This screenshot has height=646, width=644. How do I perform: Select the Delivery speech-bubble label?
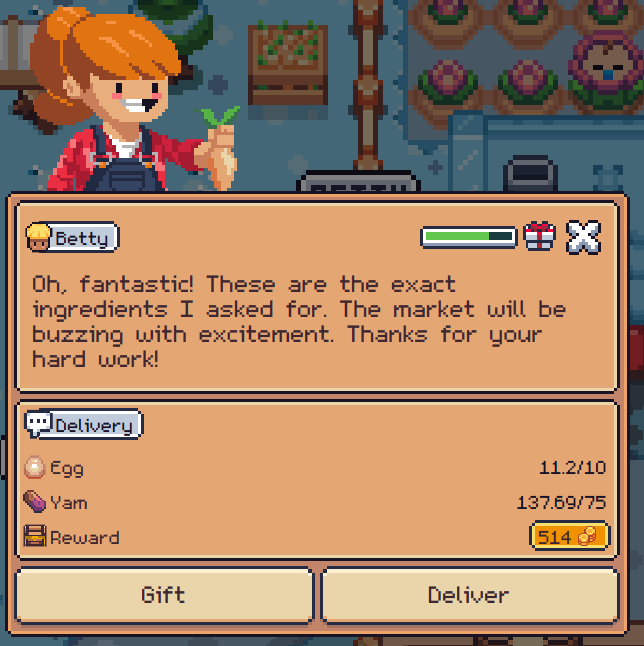click(x=83, y=425)
